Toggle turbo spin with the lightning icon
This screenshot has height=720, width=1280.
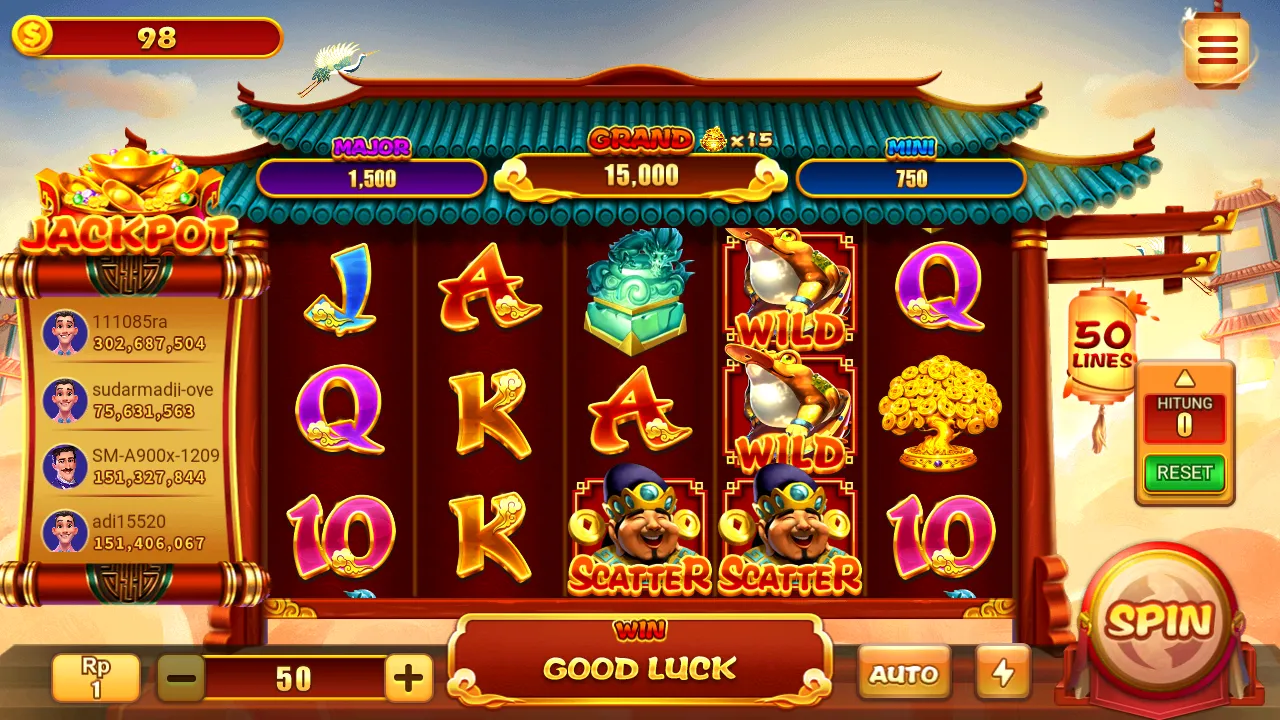click(1001, 673)
